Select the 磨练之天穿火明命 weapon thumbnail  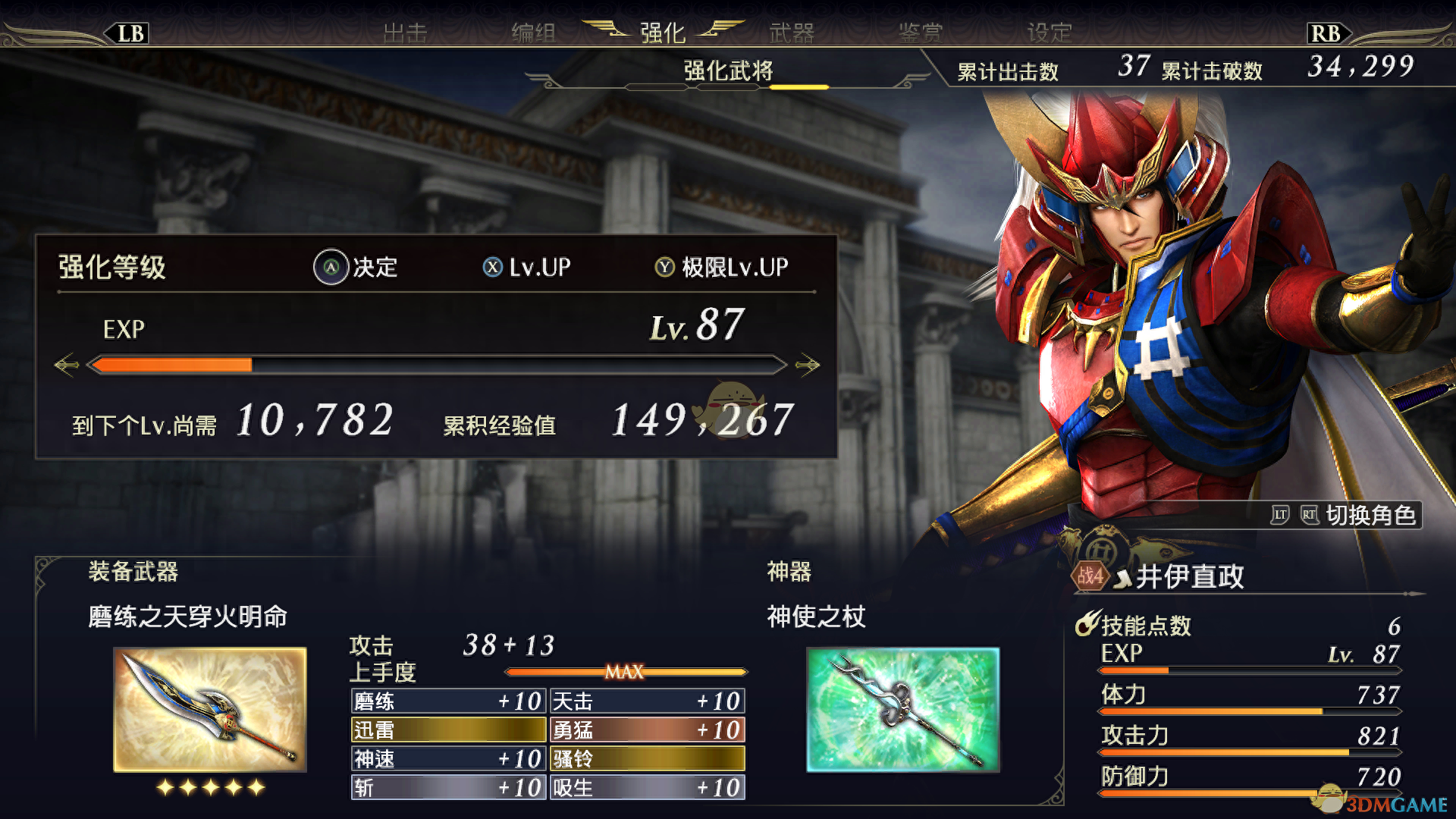[210, 709]
